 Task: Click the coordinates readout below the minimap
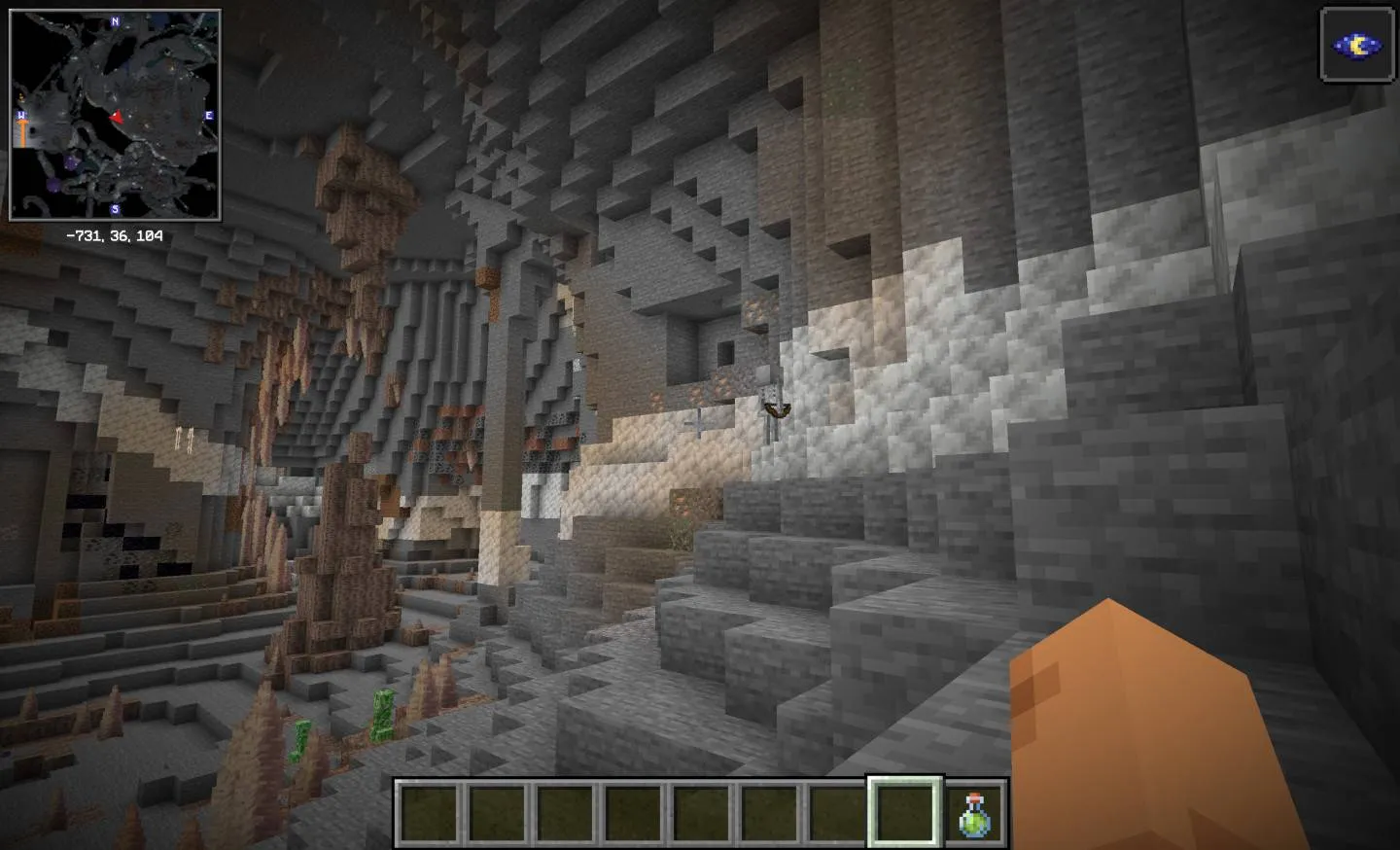click(x=115, y=234)
